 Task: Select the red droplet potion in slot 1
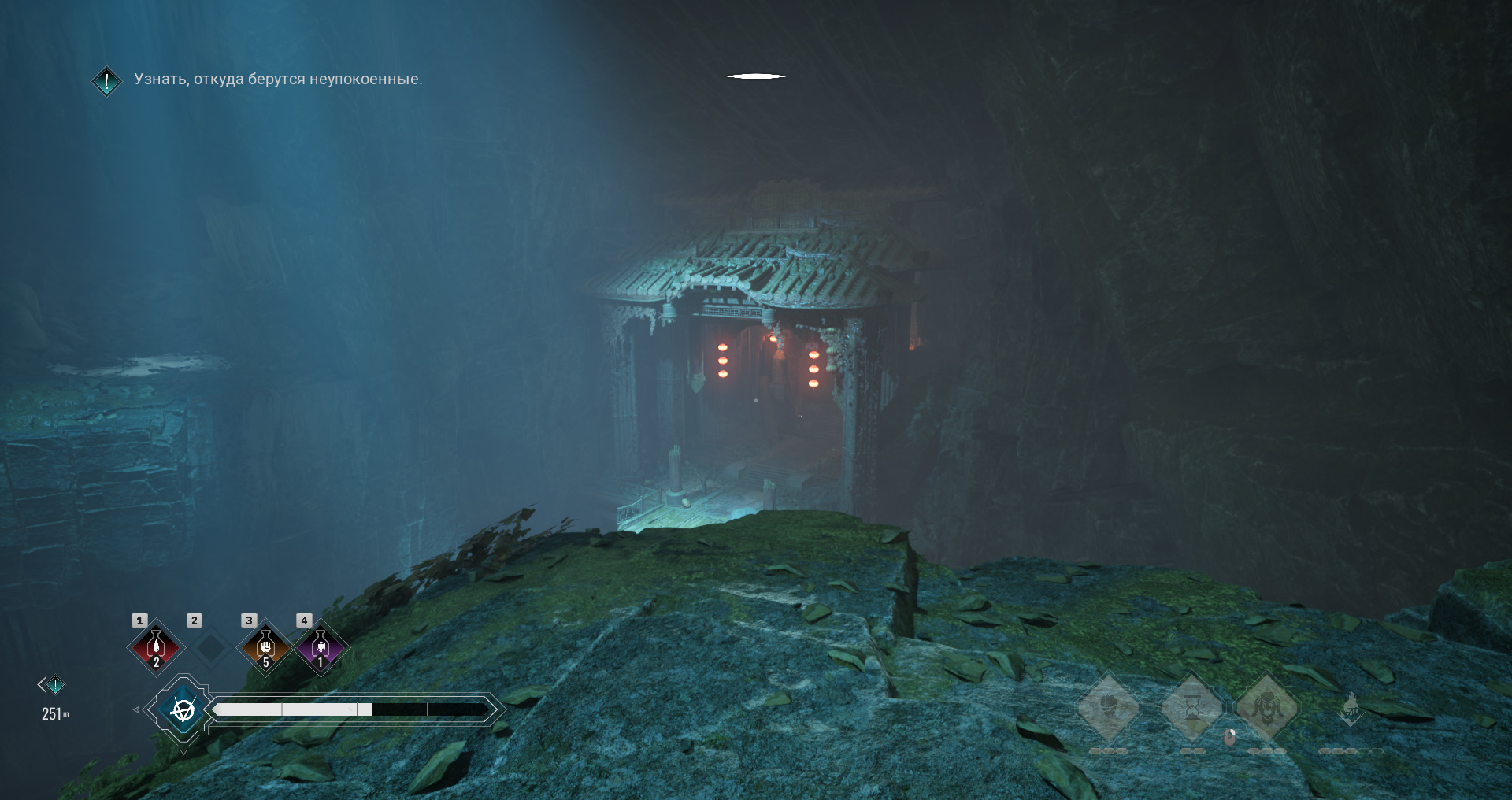pos(156,647)
